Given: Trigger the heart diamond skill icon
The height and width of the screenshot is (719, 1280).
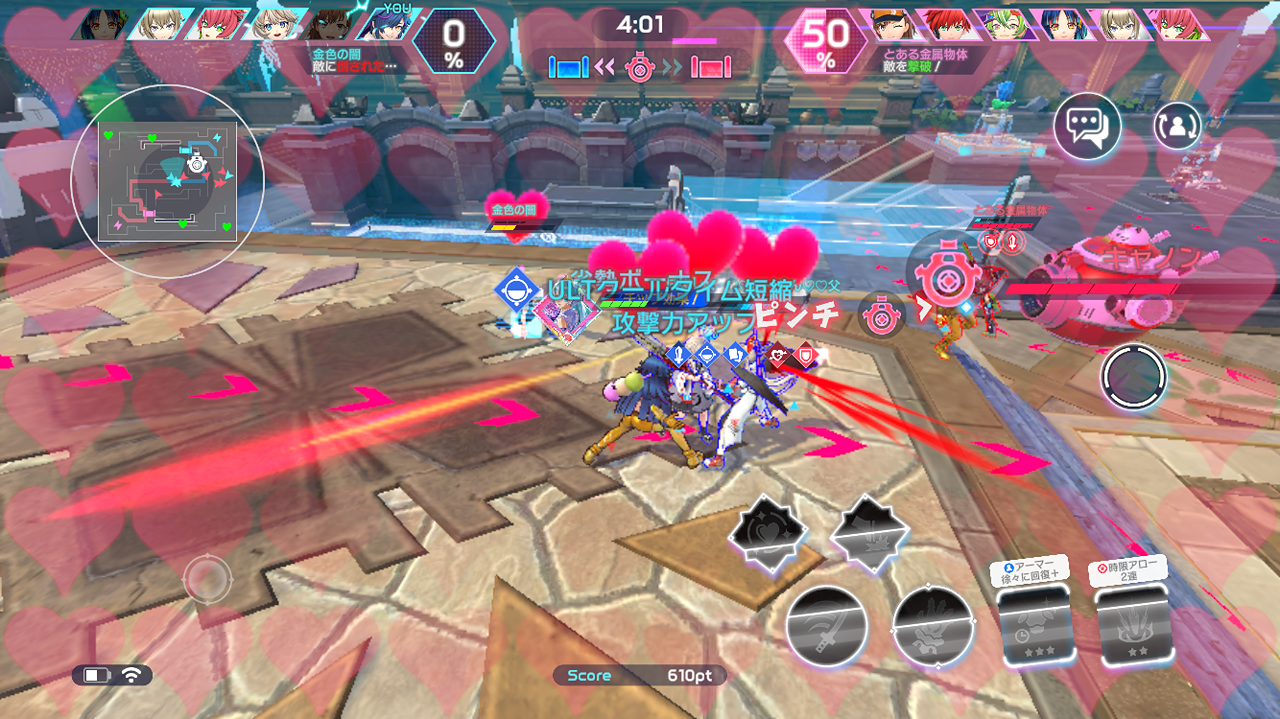Looking at the screenshot, I should click(x=767, y=535).
